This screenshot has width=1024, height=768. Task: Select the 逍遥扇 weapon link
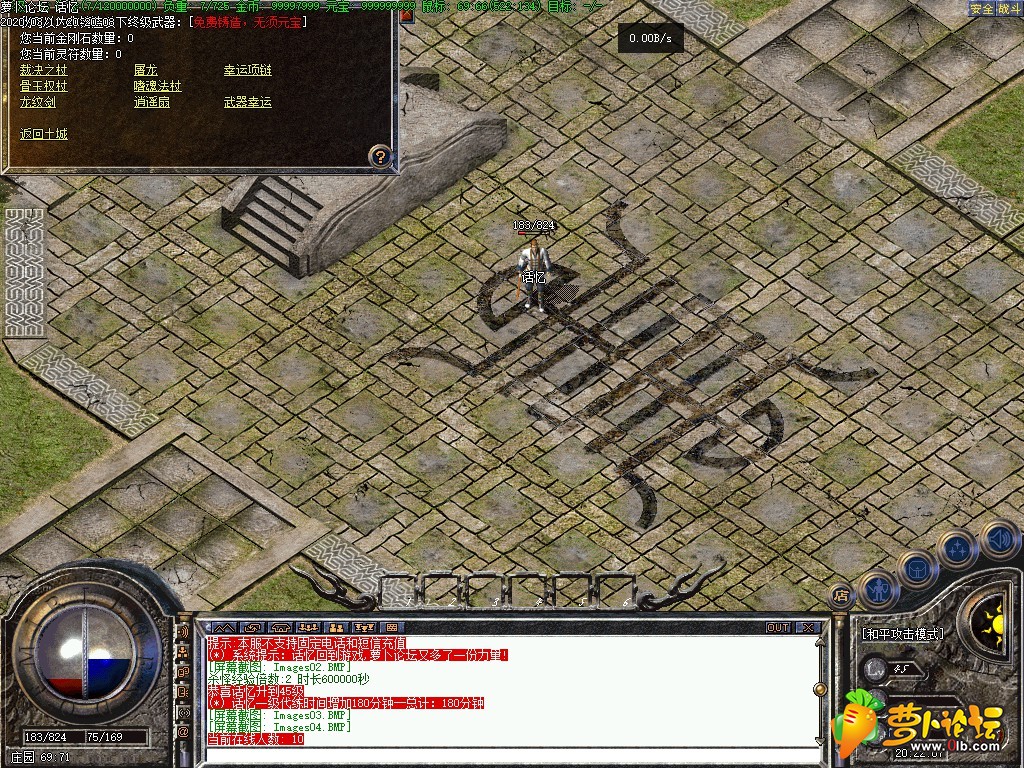tap(152, 102)
